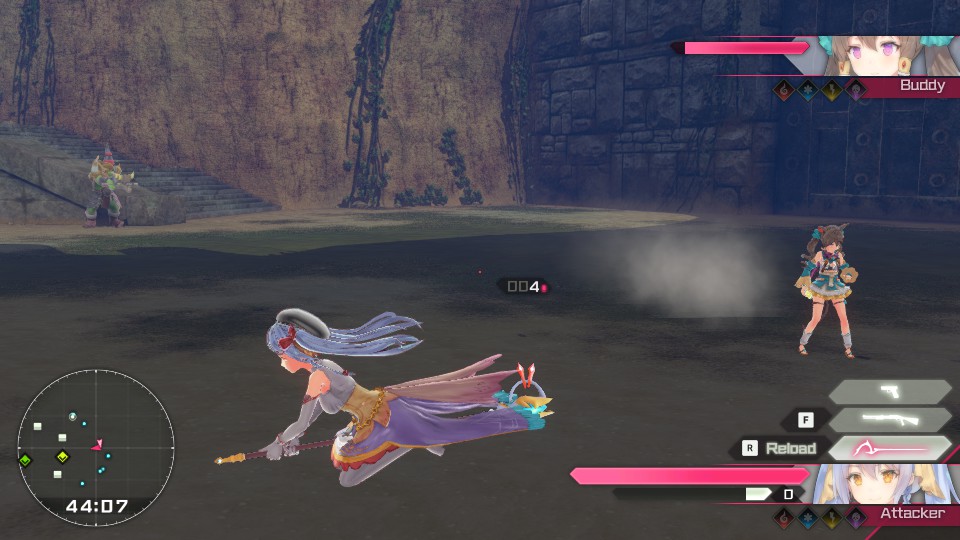Click the Buddy's fire element icon

[785, 89]
